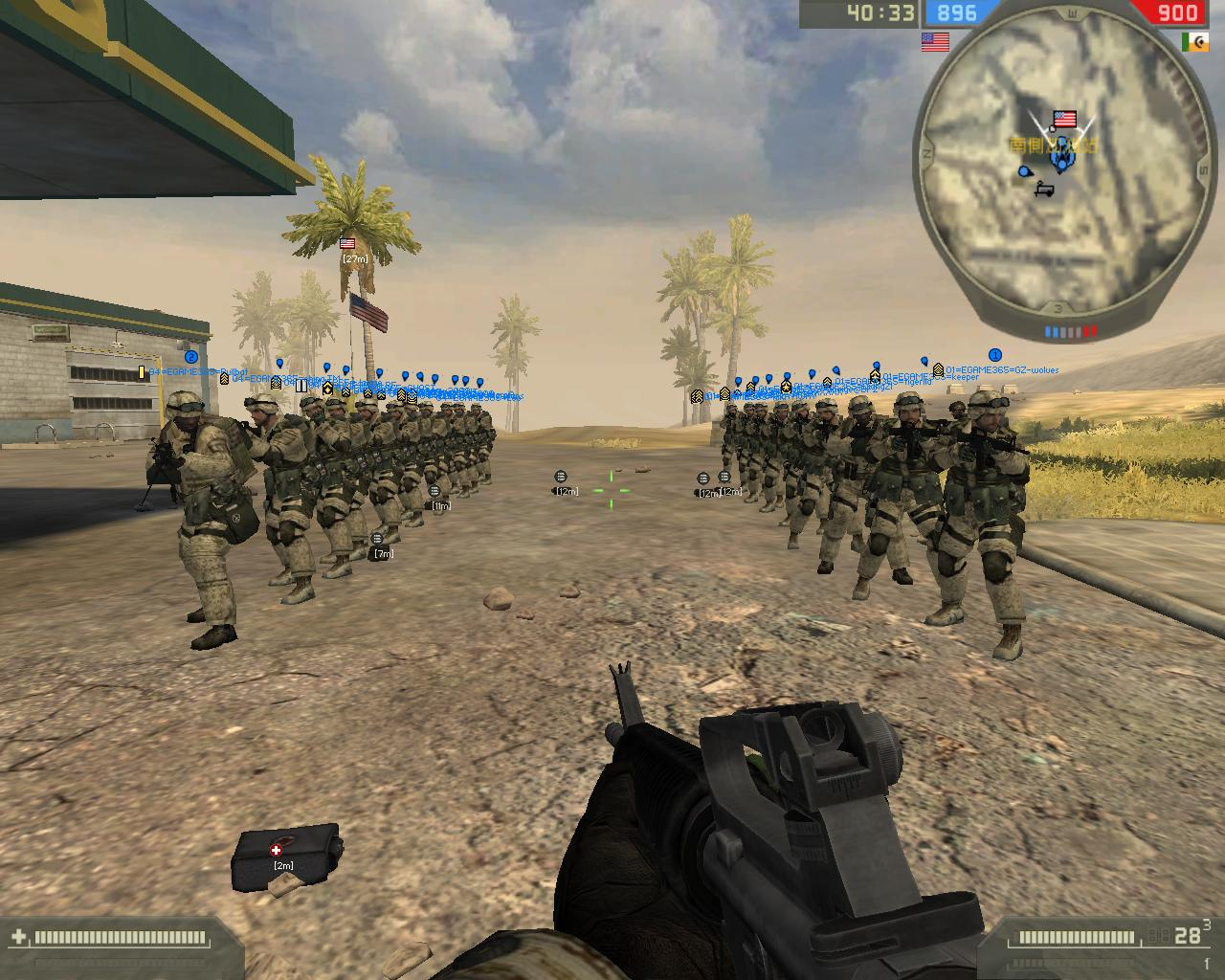Click the MEC team flag under the red tickets
This screenshot has height=980, width=1225.
click(1194, 42)
